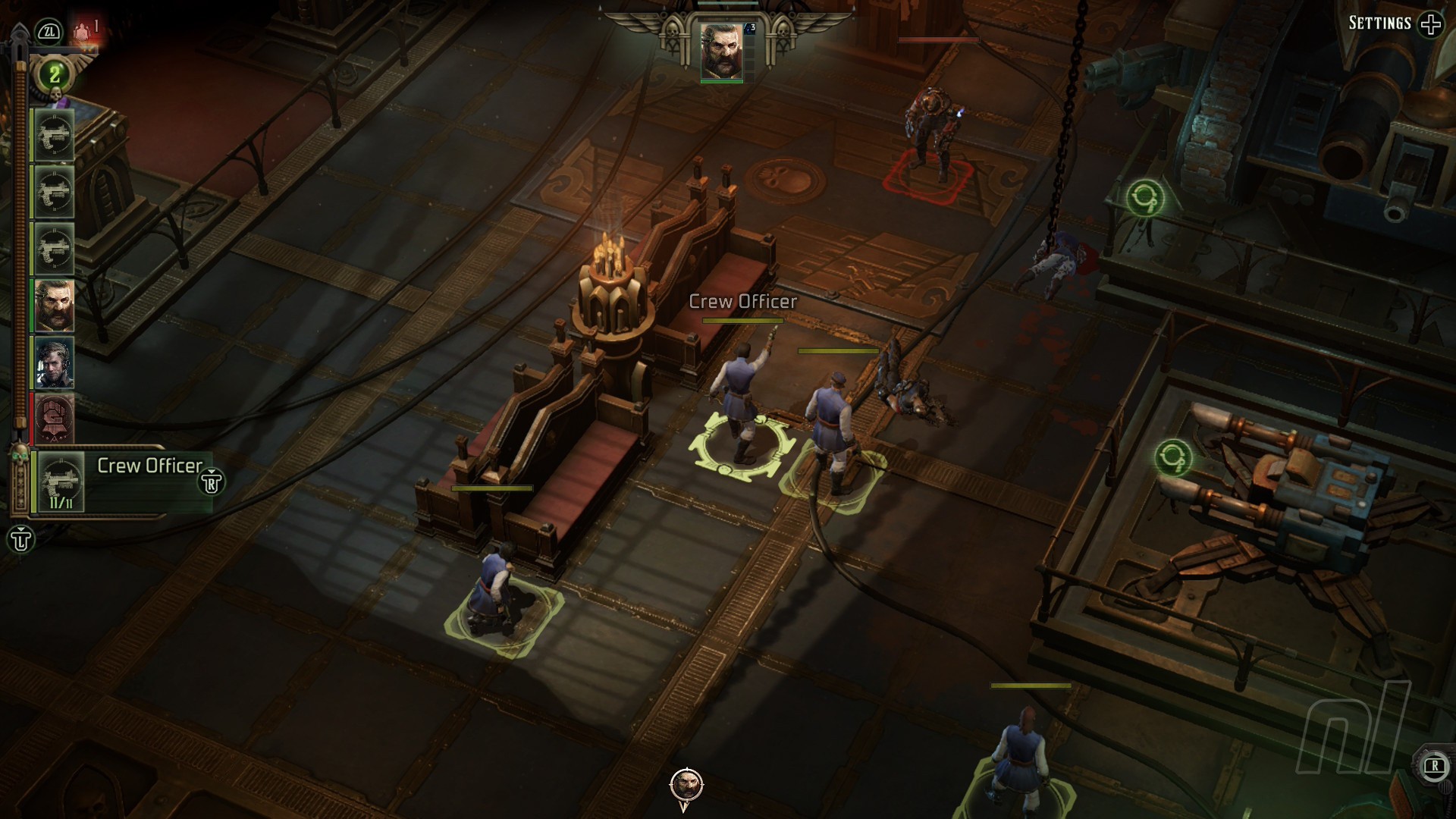The height and width of the screenshot is (819, 1456).
Task: Select the party portrait in the winged frame
Action: [x=721, y=50]
